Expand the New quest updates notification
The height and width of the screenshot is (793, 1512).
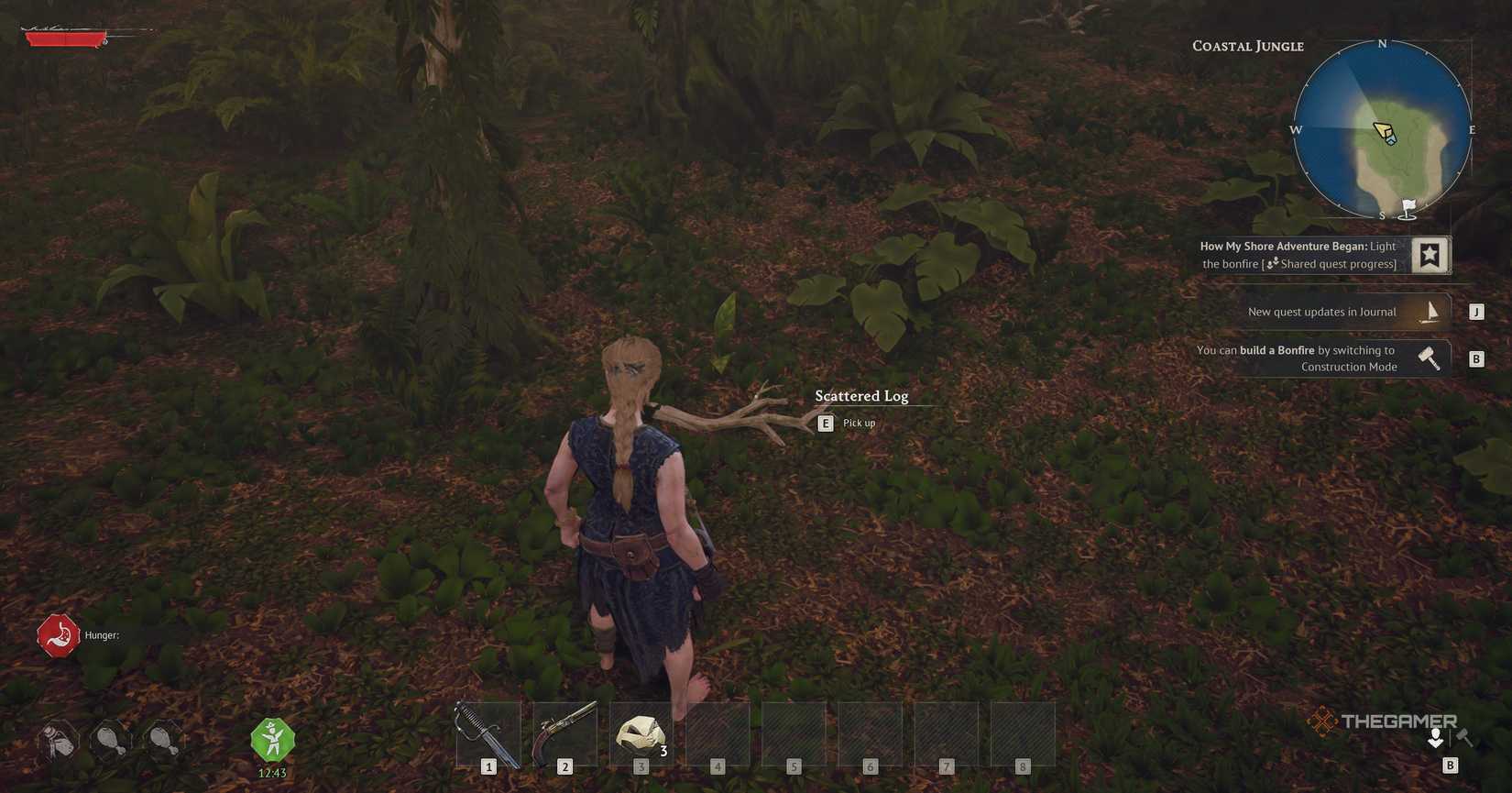1320,311
